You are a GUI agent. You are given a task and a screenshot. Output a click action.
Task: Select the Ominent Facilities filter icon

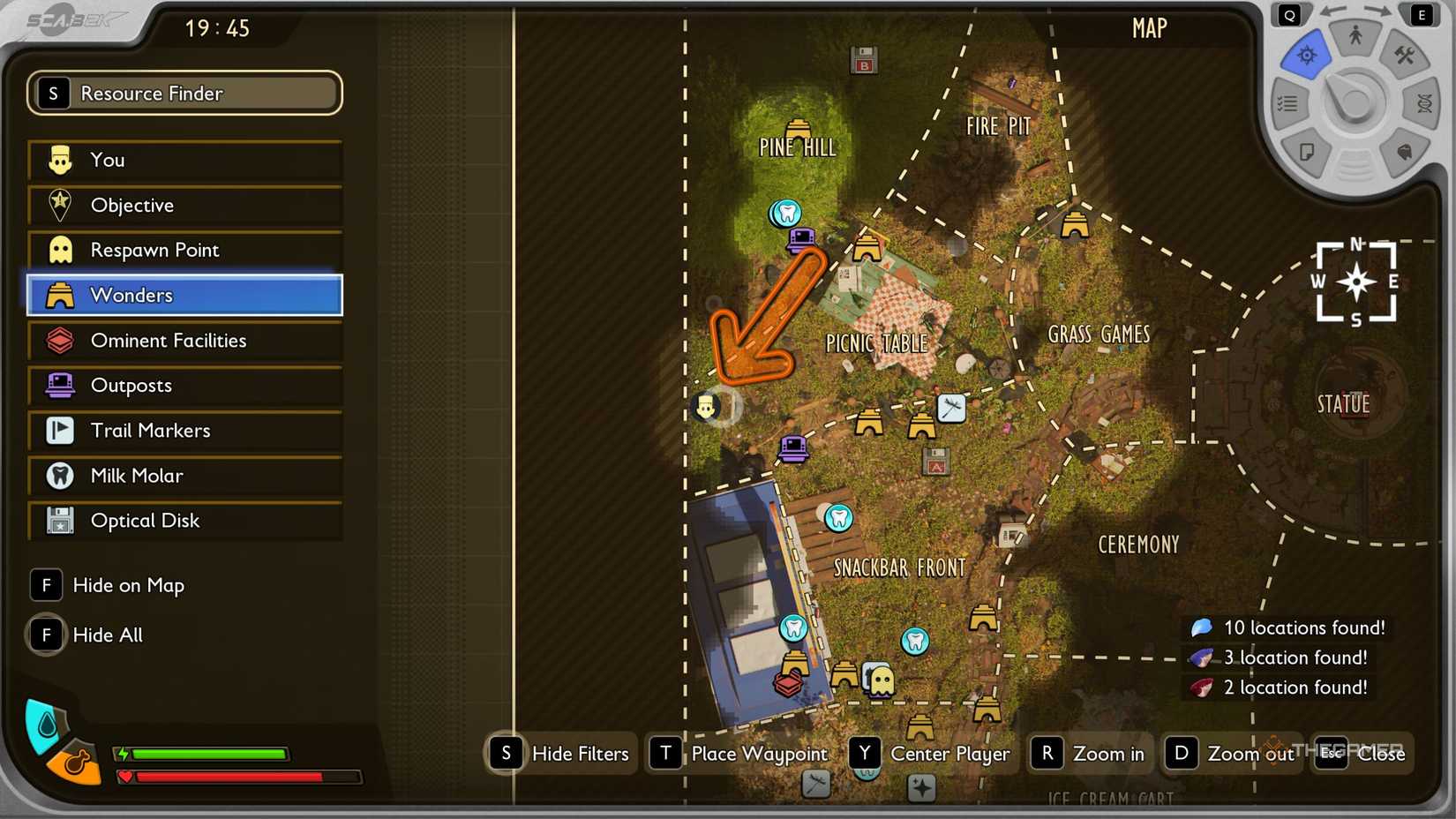pyautogui.click(x=58, y=341)
